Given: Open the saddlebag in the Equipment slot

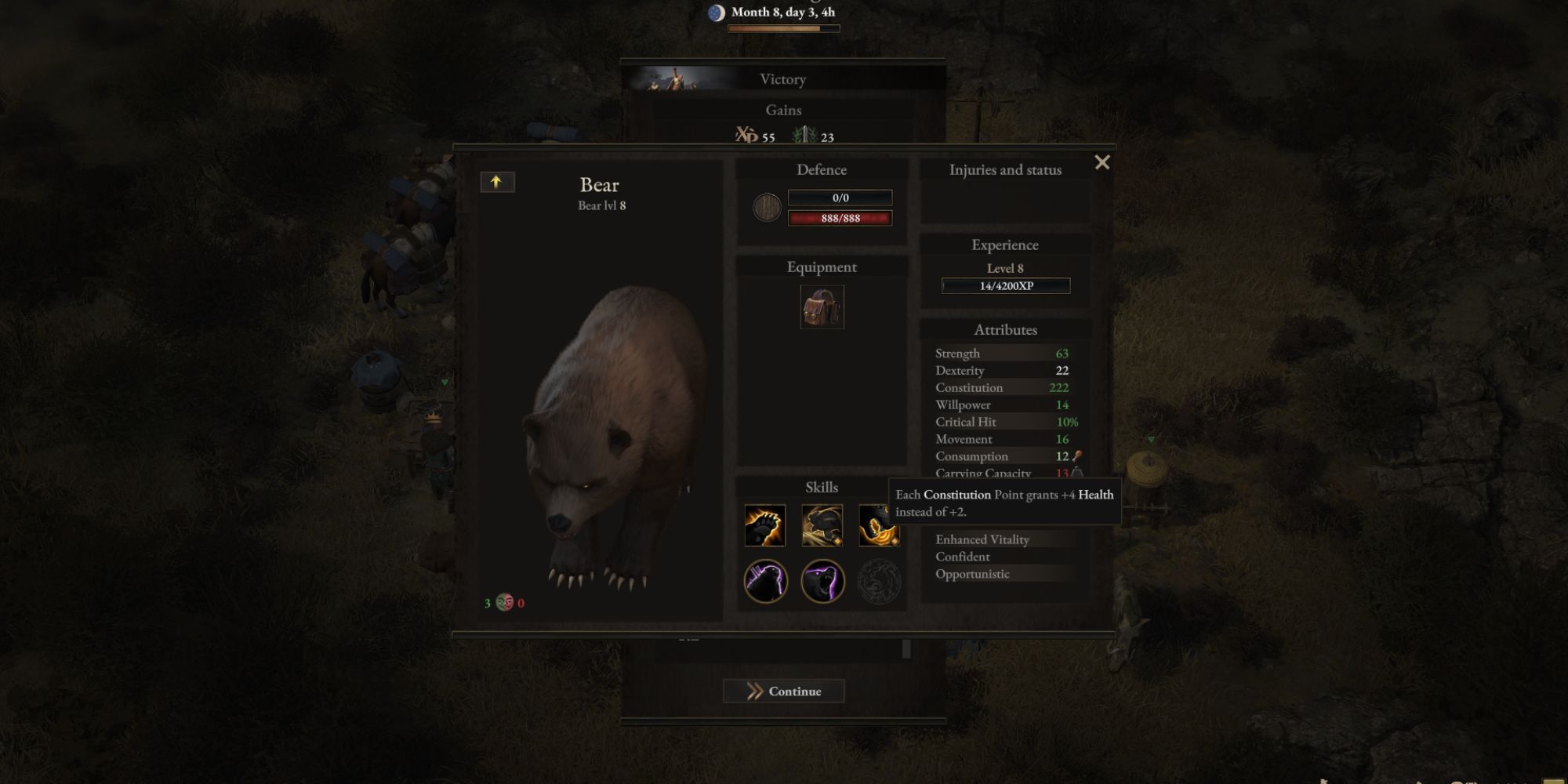Looking at the screenshot, I should [822, 307].
